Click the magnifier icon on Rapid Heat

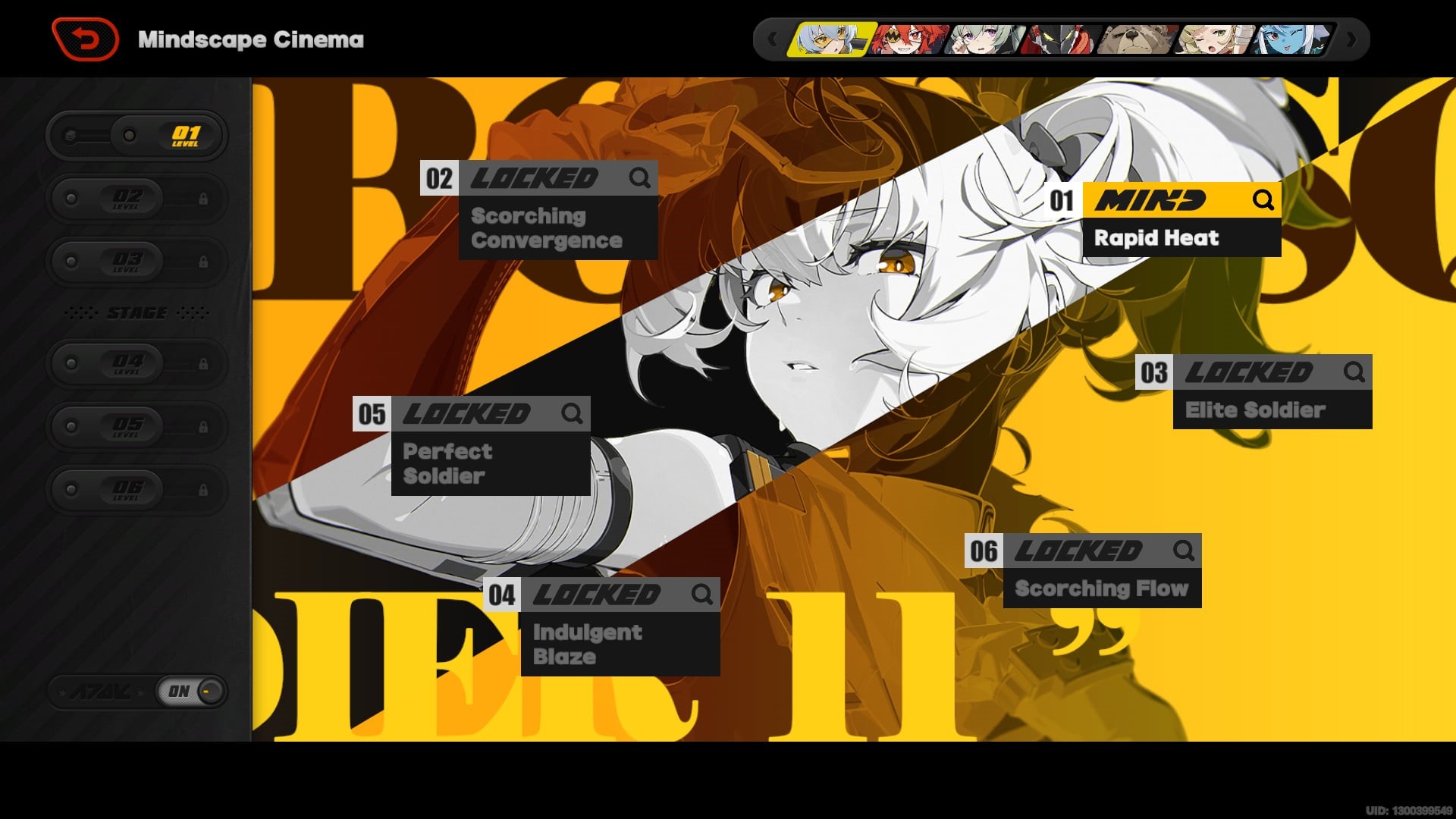pyautogui.click(x=1263, y=201)
